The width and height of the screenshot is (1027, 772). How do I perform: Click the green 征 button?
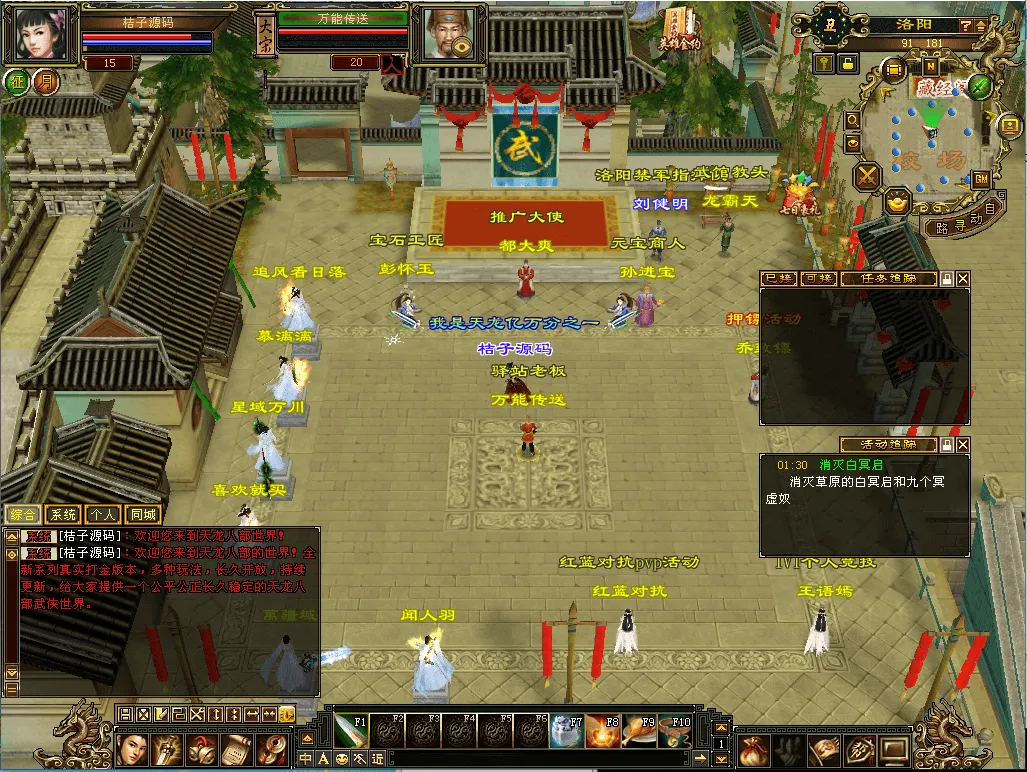pyautogui.click(x=16, y=82)
